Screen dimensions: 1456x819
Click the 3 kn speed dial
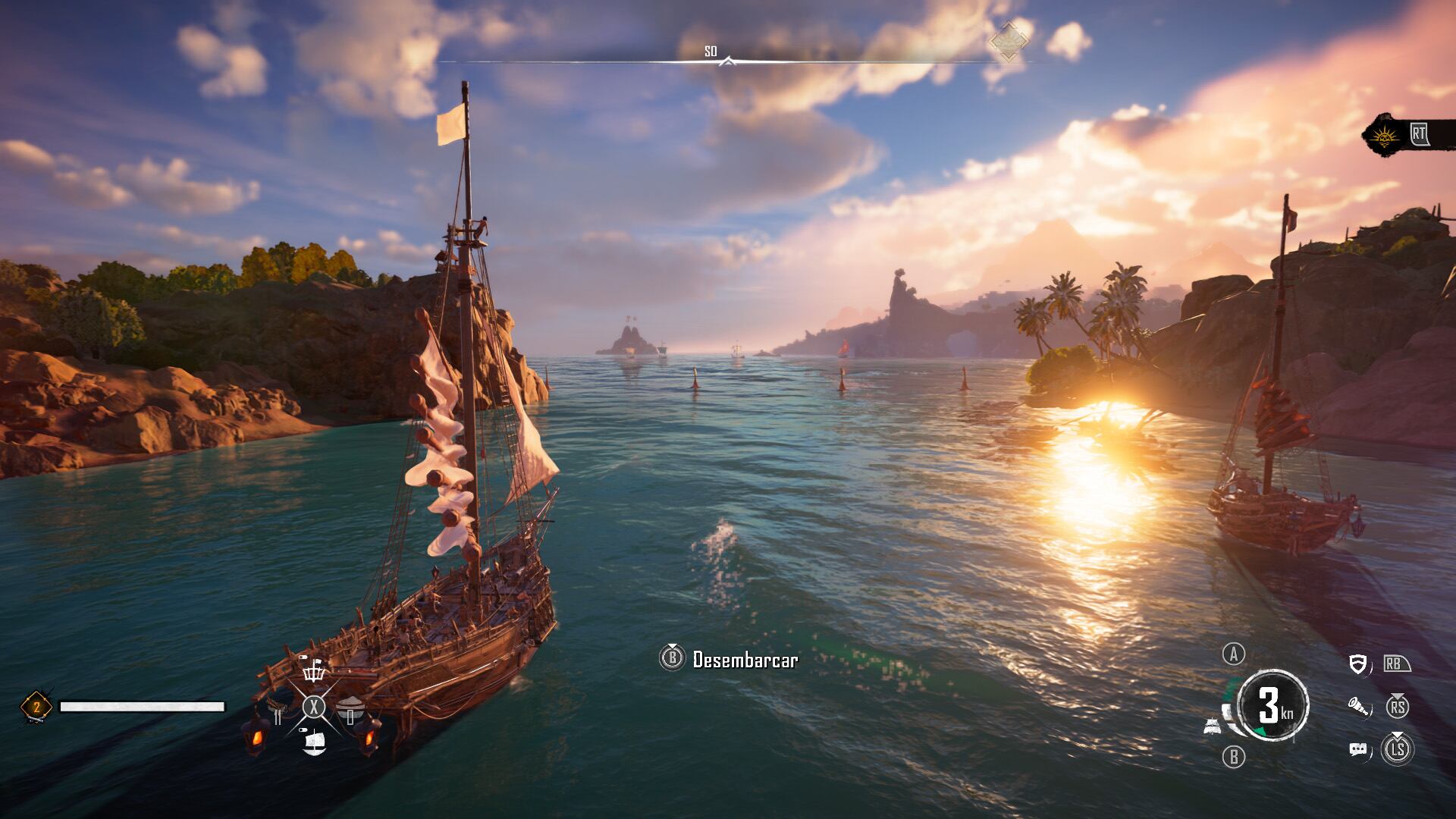pyautogui.click(x=1272, y=706)
